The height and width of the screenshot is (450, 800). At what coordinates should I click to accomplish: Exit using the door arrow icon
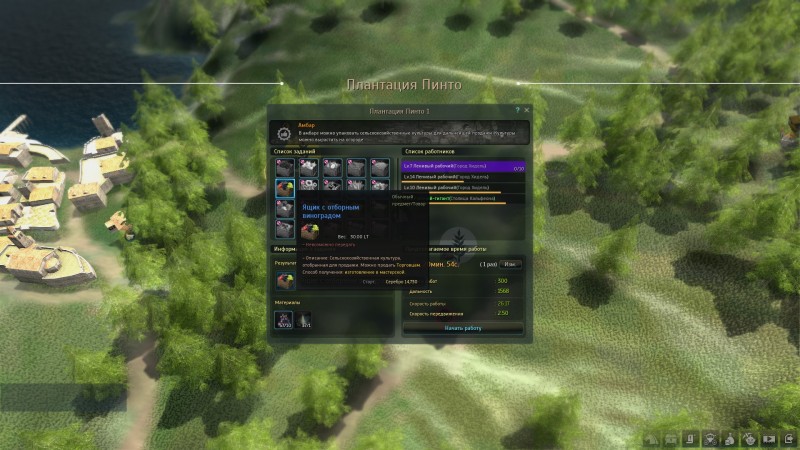(790, 438)
